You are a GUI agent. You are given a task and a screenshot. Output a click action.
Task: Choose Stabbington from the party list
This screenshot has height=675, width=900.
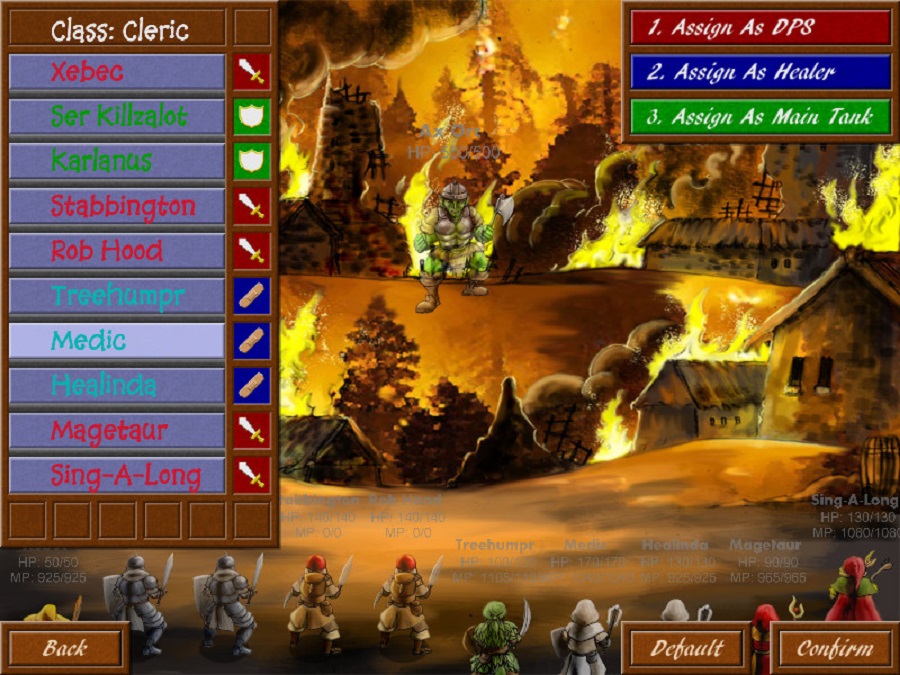coord(117,206)
